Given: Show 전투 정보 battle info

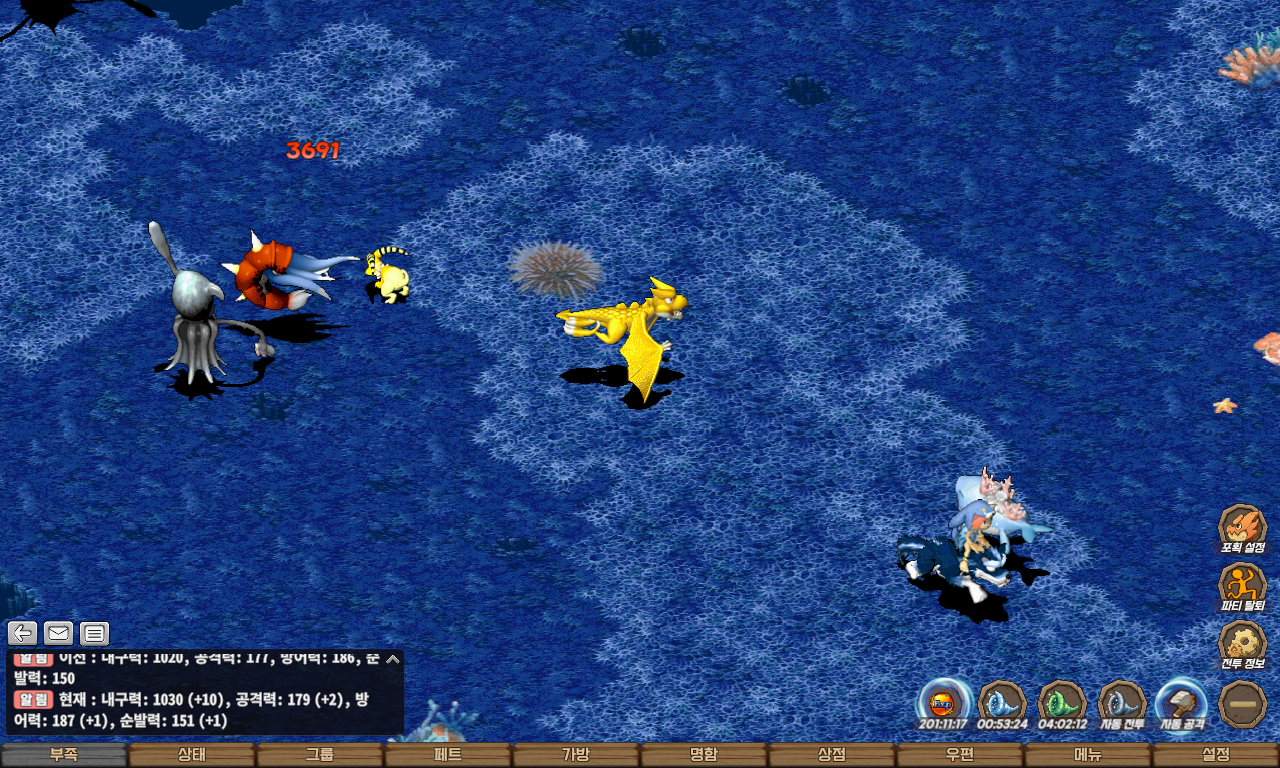Looking at the screenshot, I should [1242, 643].
